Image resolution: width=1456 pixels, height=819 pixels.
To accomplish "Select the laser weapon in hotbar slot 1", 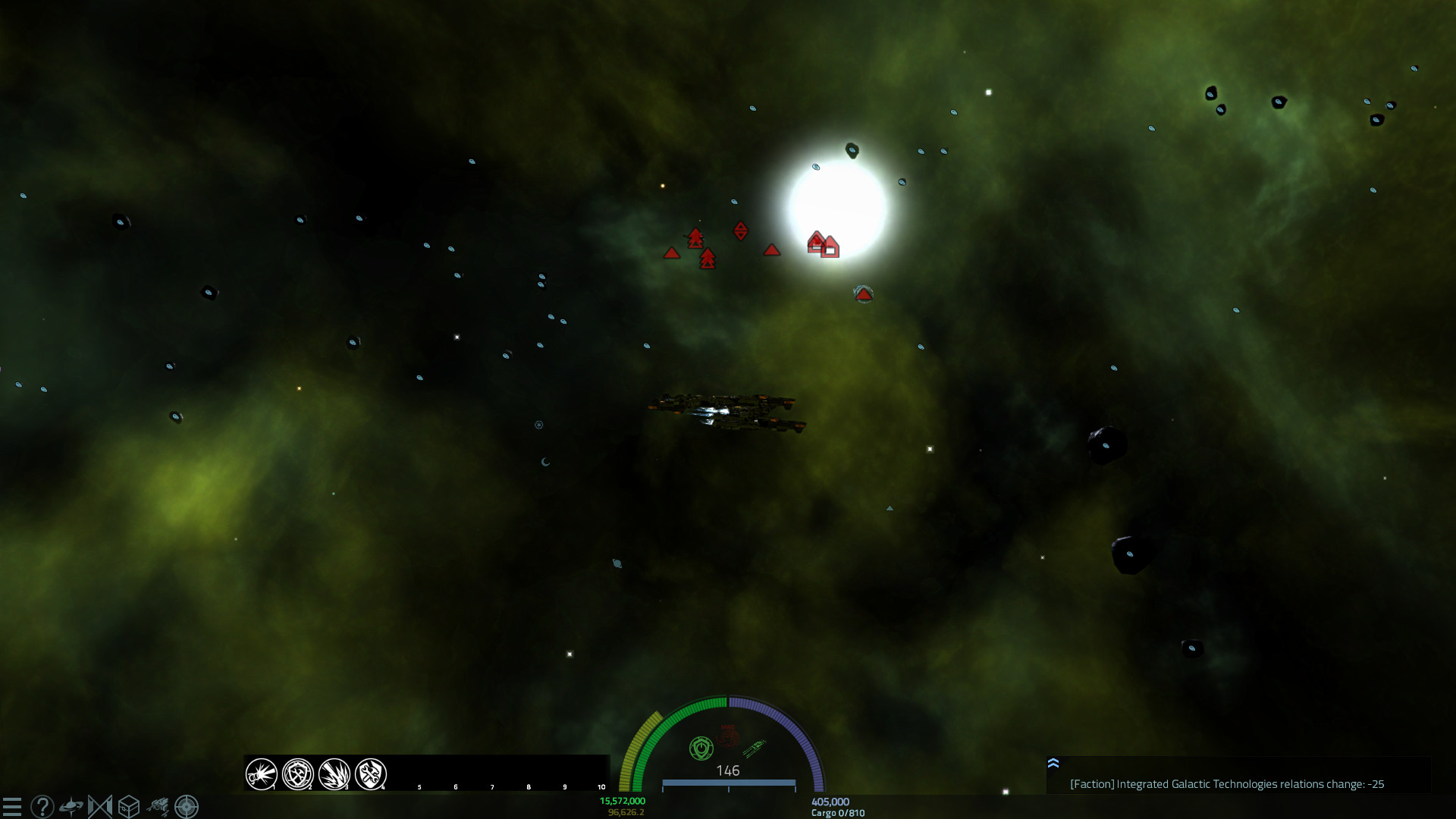I will 260,774.
